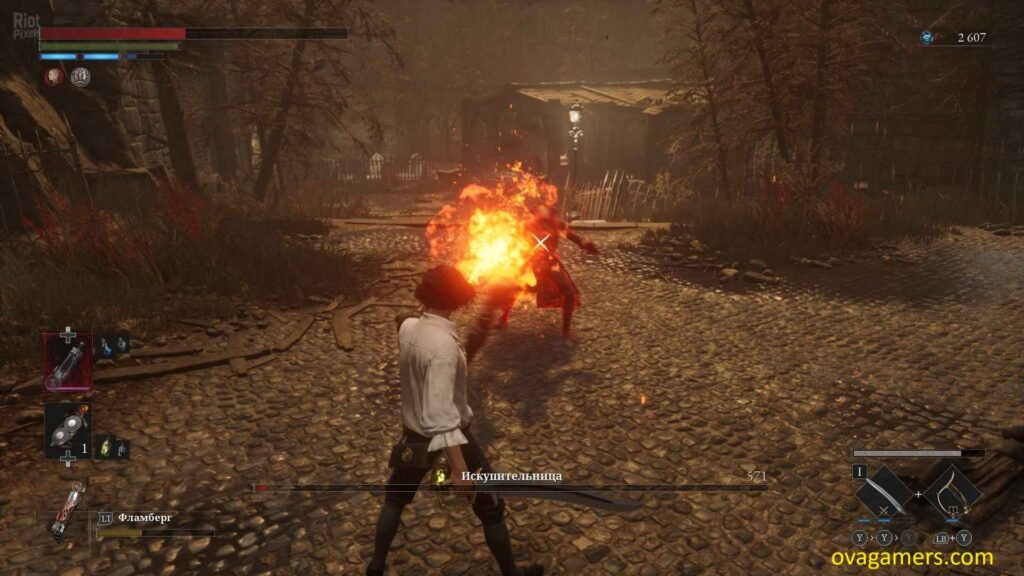Click the red head status icon
The image size is (1024, 576).
[54, 76]
